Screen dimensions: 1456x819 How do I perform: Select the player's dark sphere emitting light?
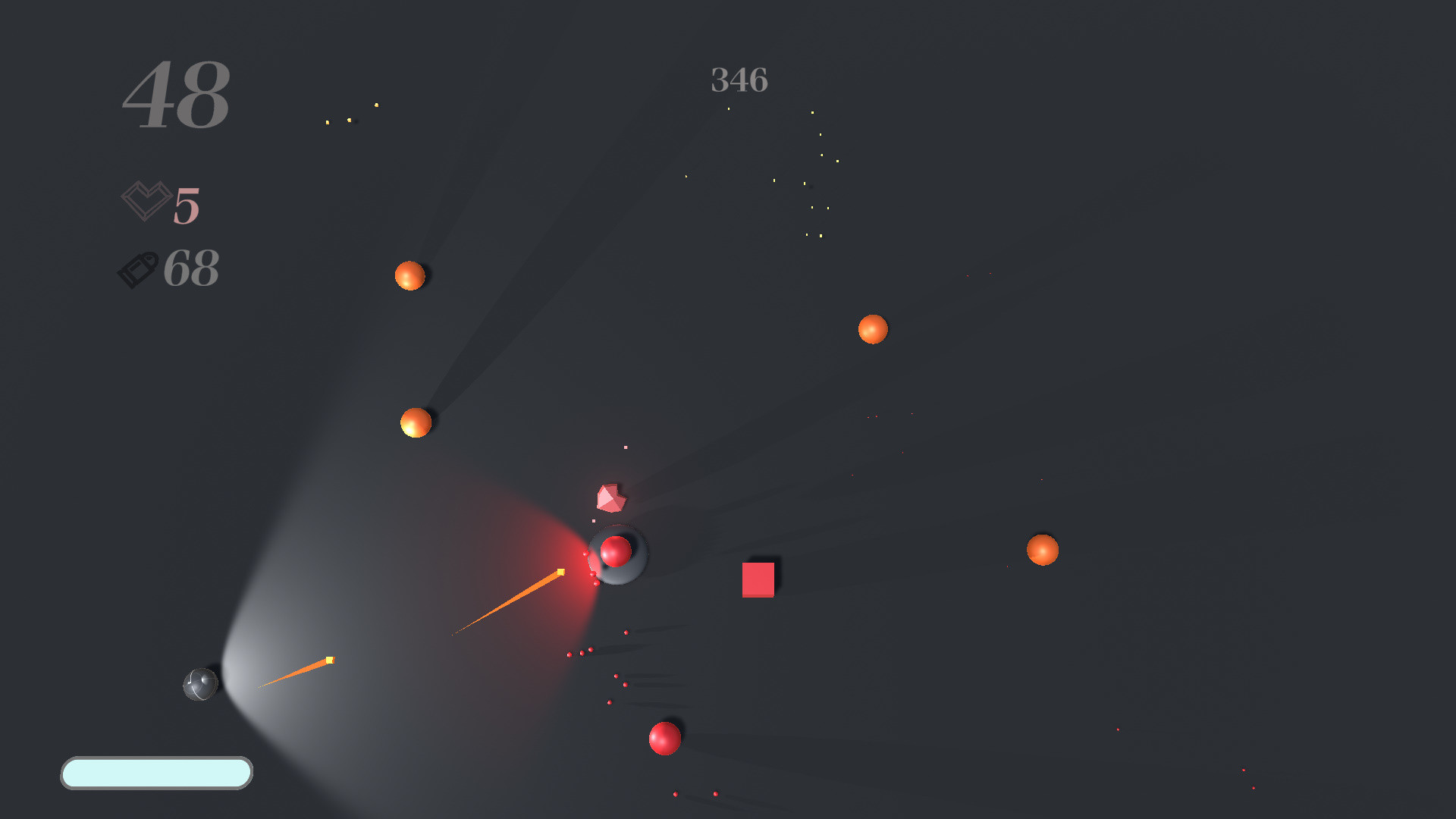[200, 683]
